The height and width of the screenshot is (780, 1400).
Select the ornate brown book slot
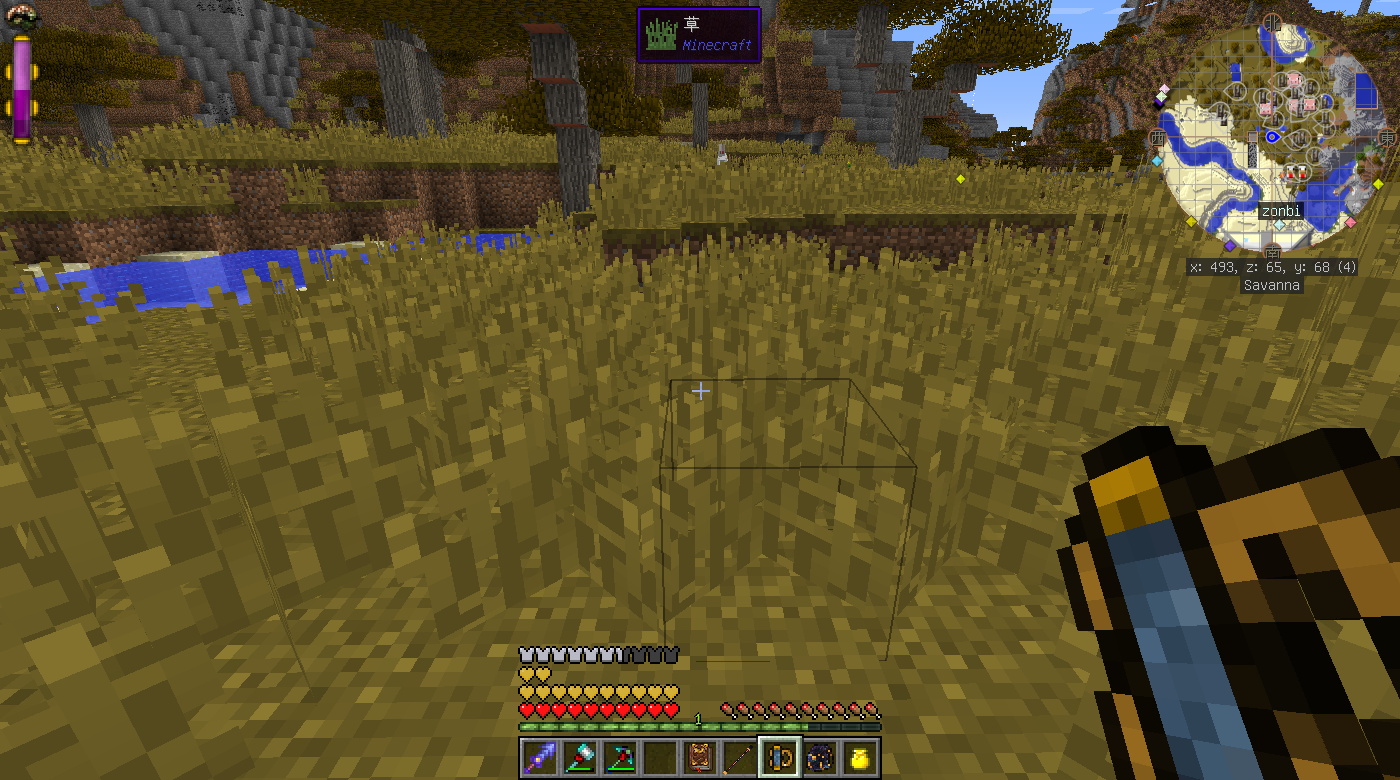tap(699, 757)
